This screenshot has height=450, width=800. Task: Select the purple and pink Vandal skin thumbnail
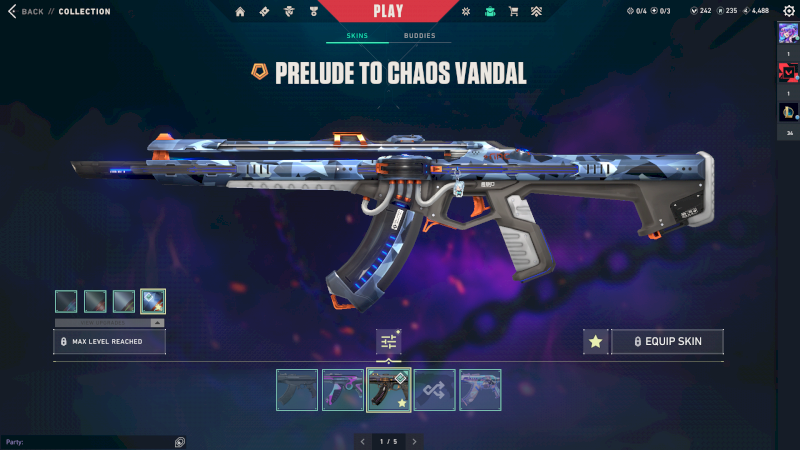343,390
